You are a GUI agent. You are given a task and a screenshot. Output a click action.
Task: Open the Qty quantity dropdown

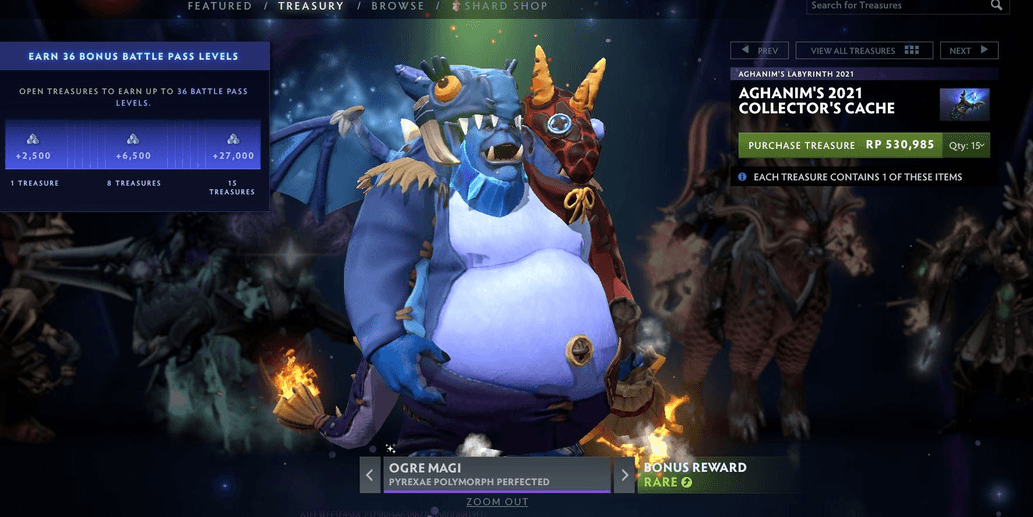point(965,145)
